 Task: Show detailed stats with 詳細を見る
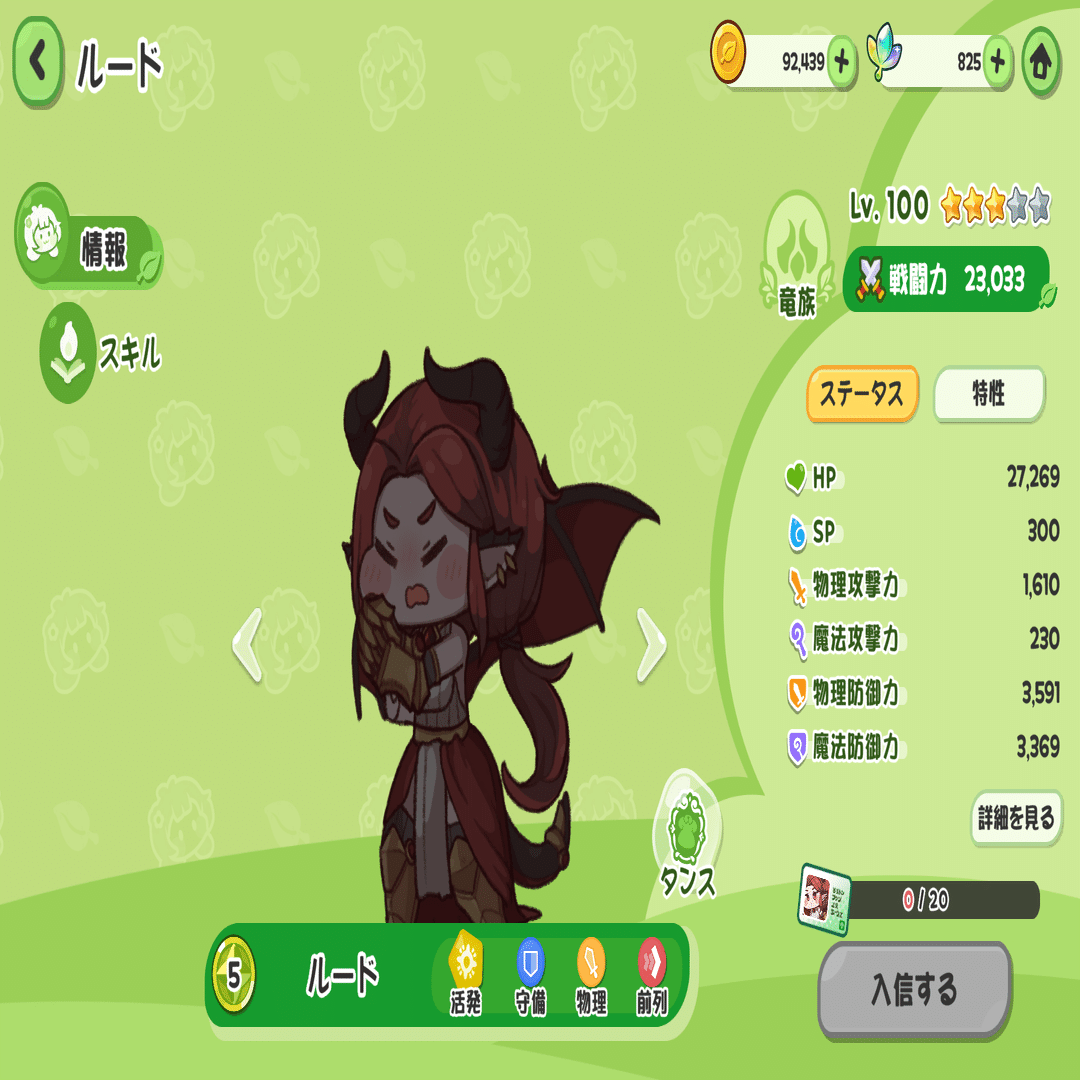[x=1015, y=819]
